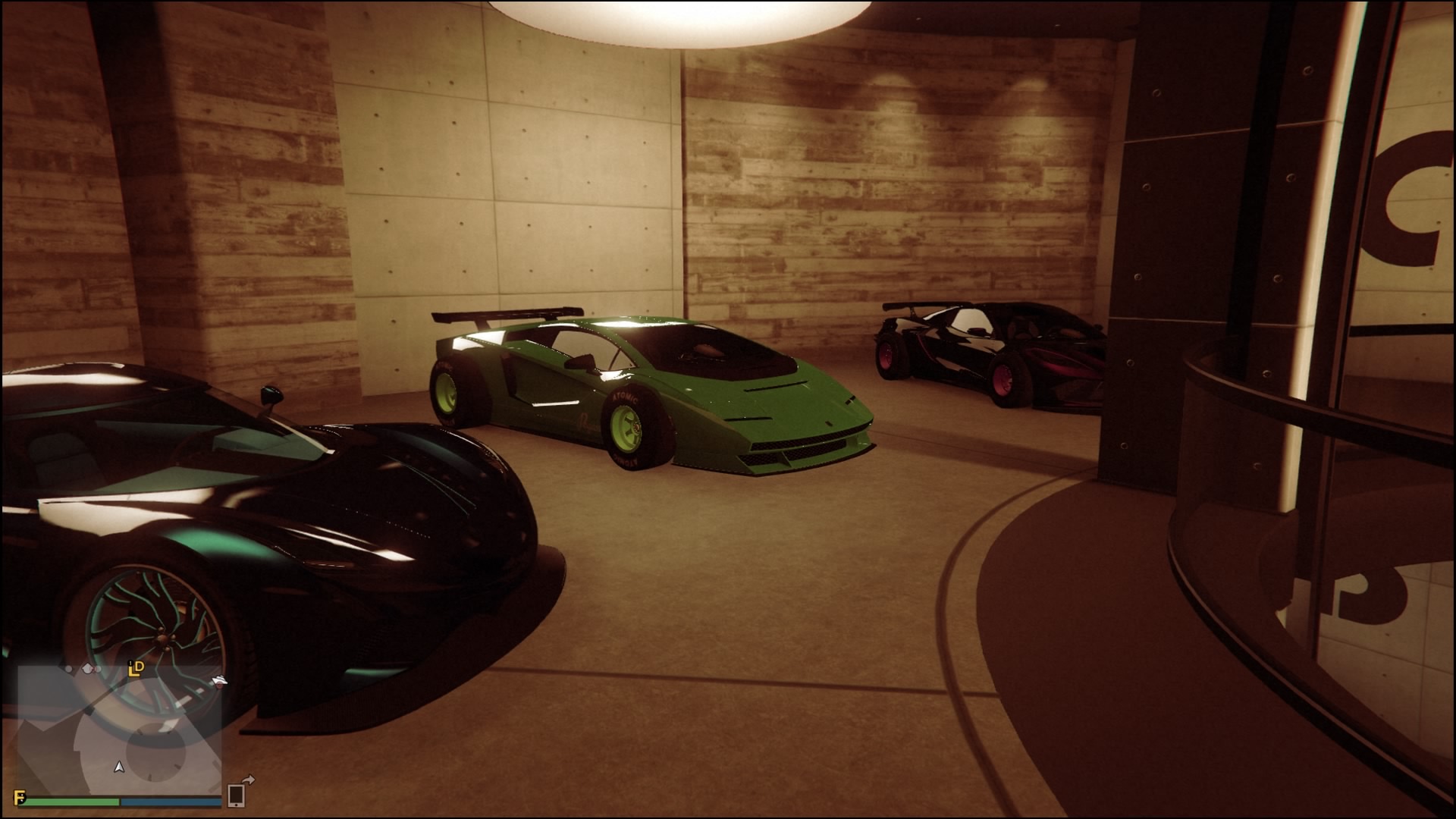Image resolution: width=1456 pixels, height=819 pixels.
Task: Click the player arrow on the minimap
Action: pyautogui.click(x=118, y=767)
